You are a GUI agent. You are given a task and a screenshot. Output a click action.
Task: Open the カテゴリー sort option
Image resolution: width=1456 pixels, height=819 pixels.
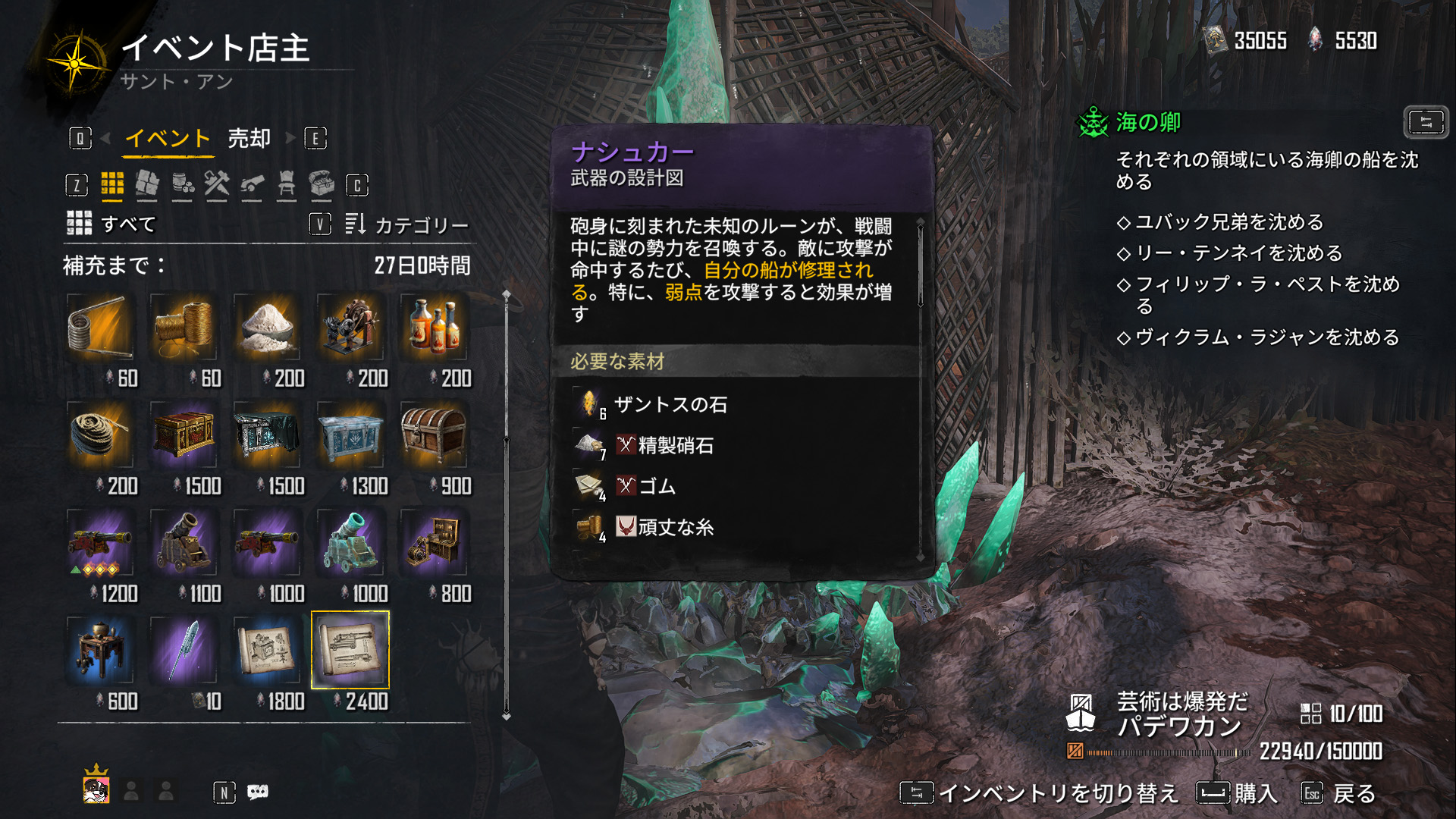pyautogui.click(x=421, y=224)
